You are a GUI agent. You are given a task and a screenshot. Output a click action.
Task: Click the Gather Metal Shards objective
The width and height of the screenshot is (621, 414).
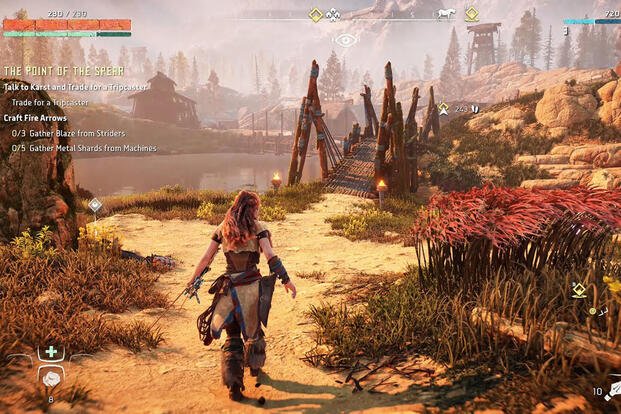[x=83, y=147]
